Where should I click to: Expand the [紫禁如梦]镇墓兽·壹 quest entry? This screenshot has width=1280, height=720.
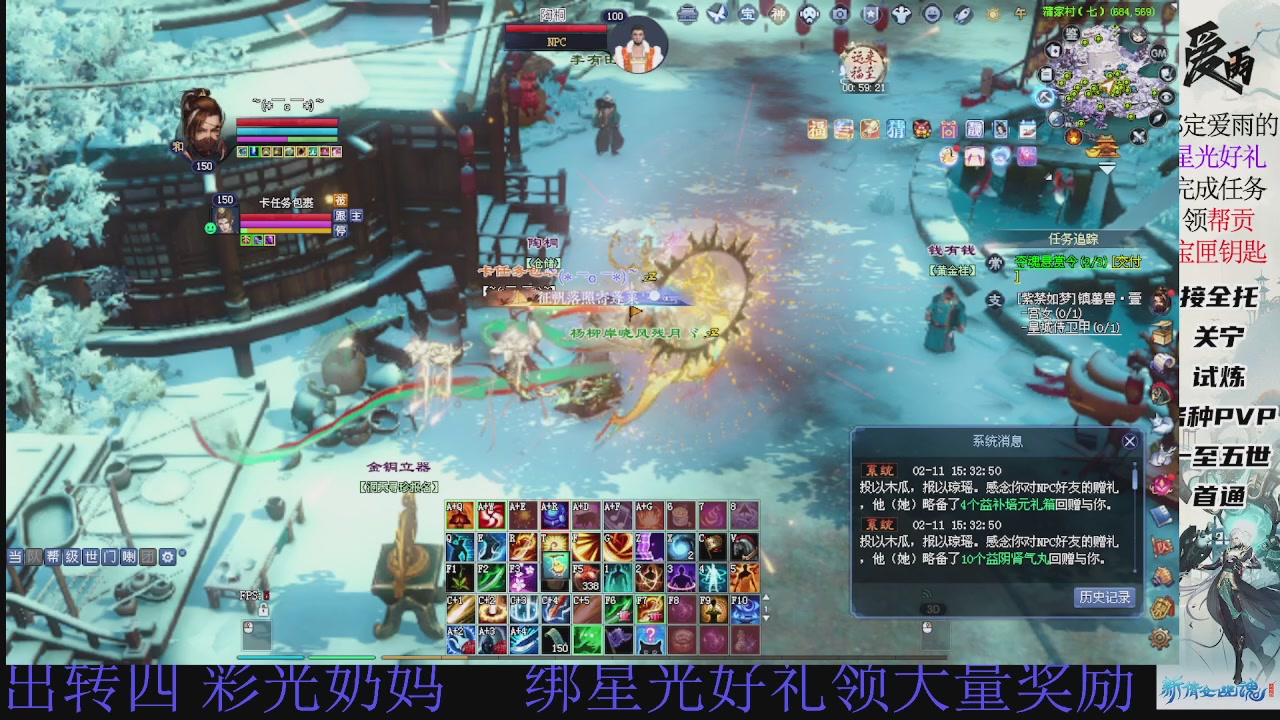click(x=1079, y=298)
